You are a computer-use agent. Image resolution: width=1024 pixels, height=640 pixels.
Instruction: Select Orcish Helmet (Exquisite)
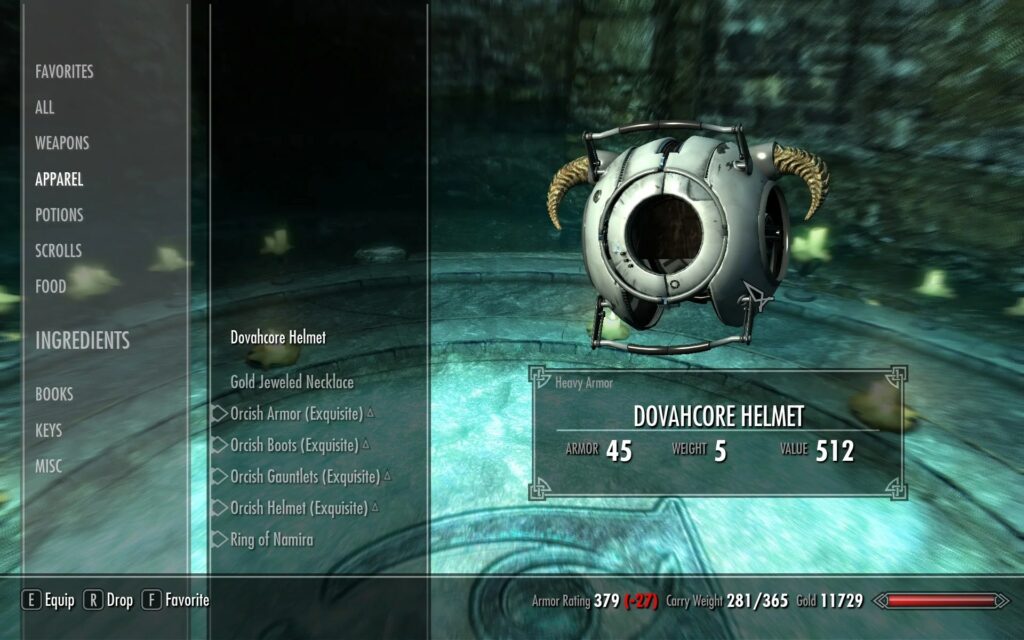pos(299,508)
